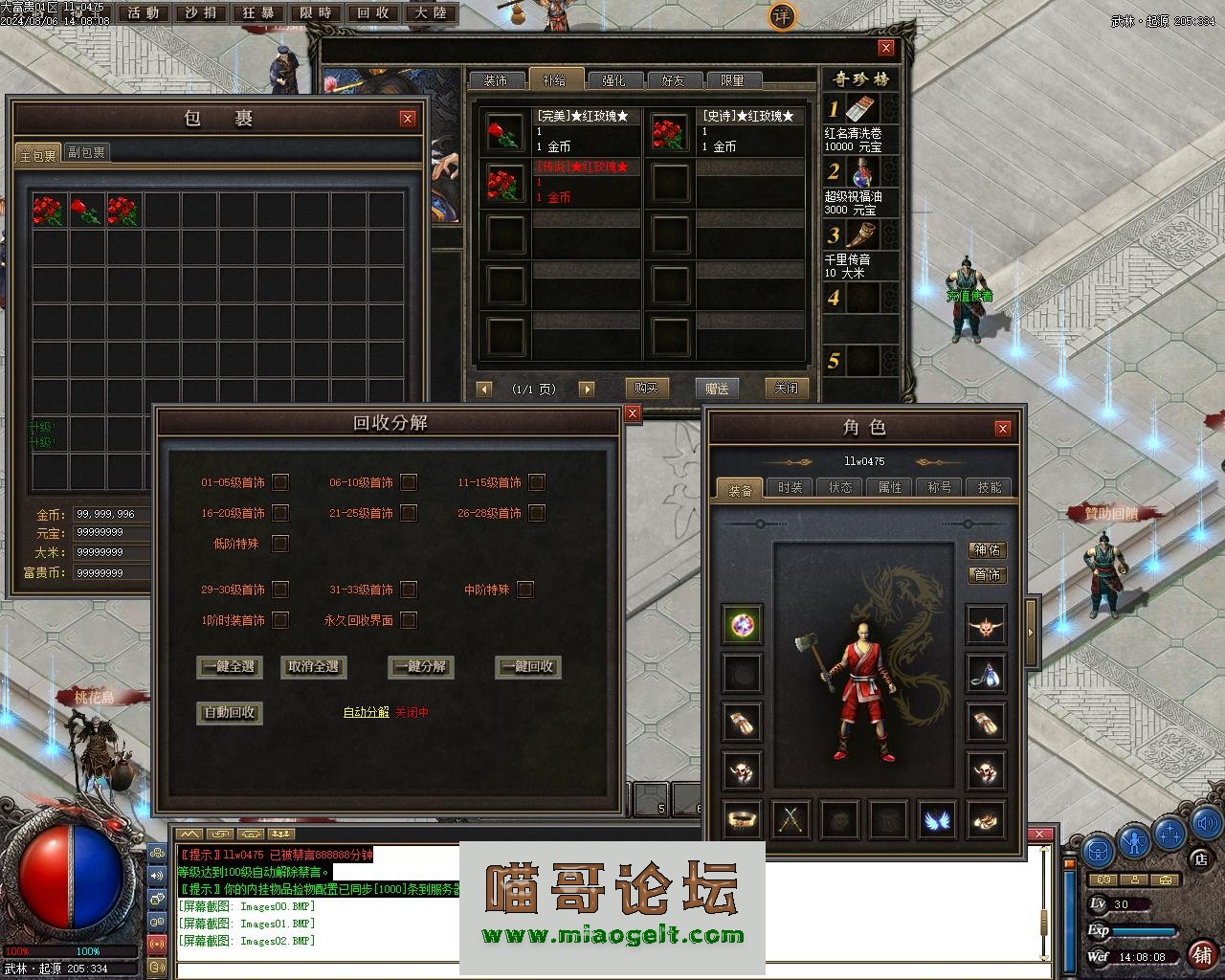Close the 包裹 bag window

coord(408,119)
